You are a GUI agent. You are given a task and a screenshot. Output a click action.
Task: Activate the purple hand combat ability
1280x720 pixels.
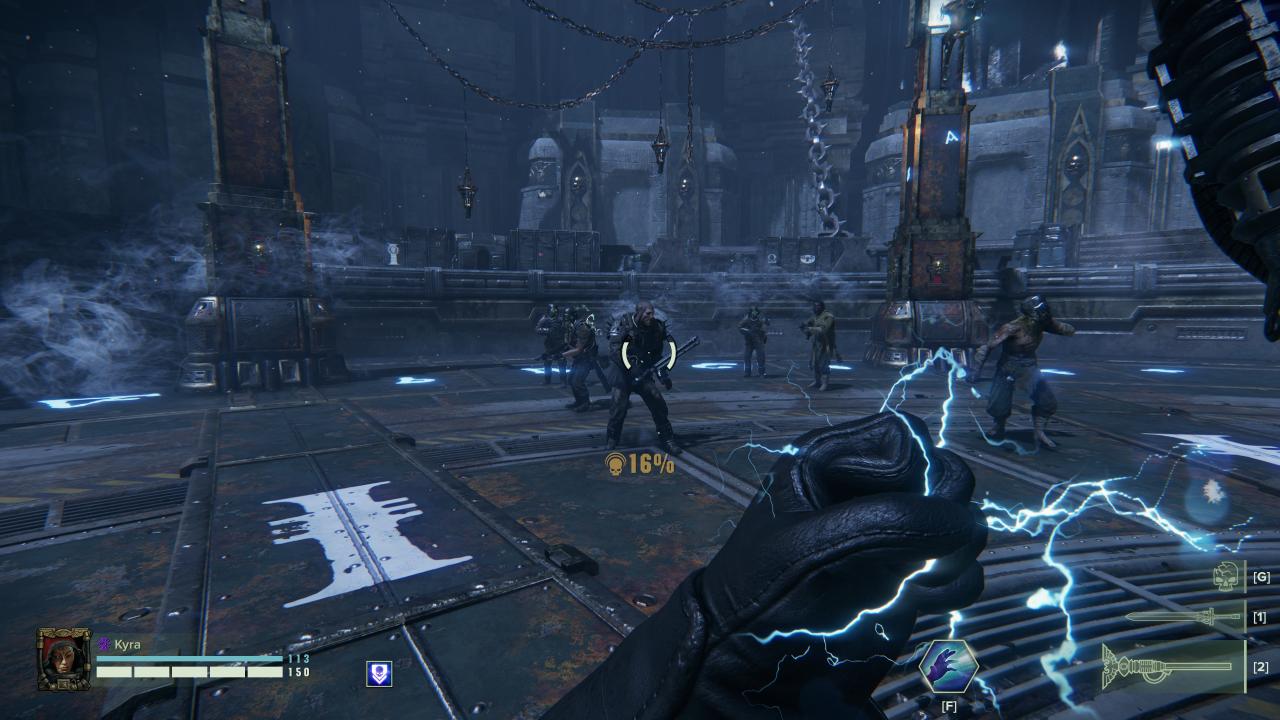pos(947,667)
